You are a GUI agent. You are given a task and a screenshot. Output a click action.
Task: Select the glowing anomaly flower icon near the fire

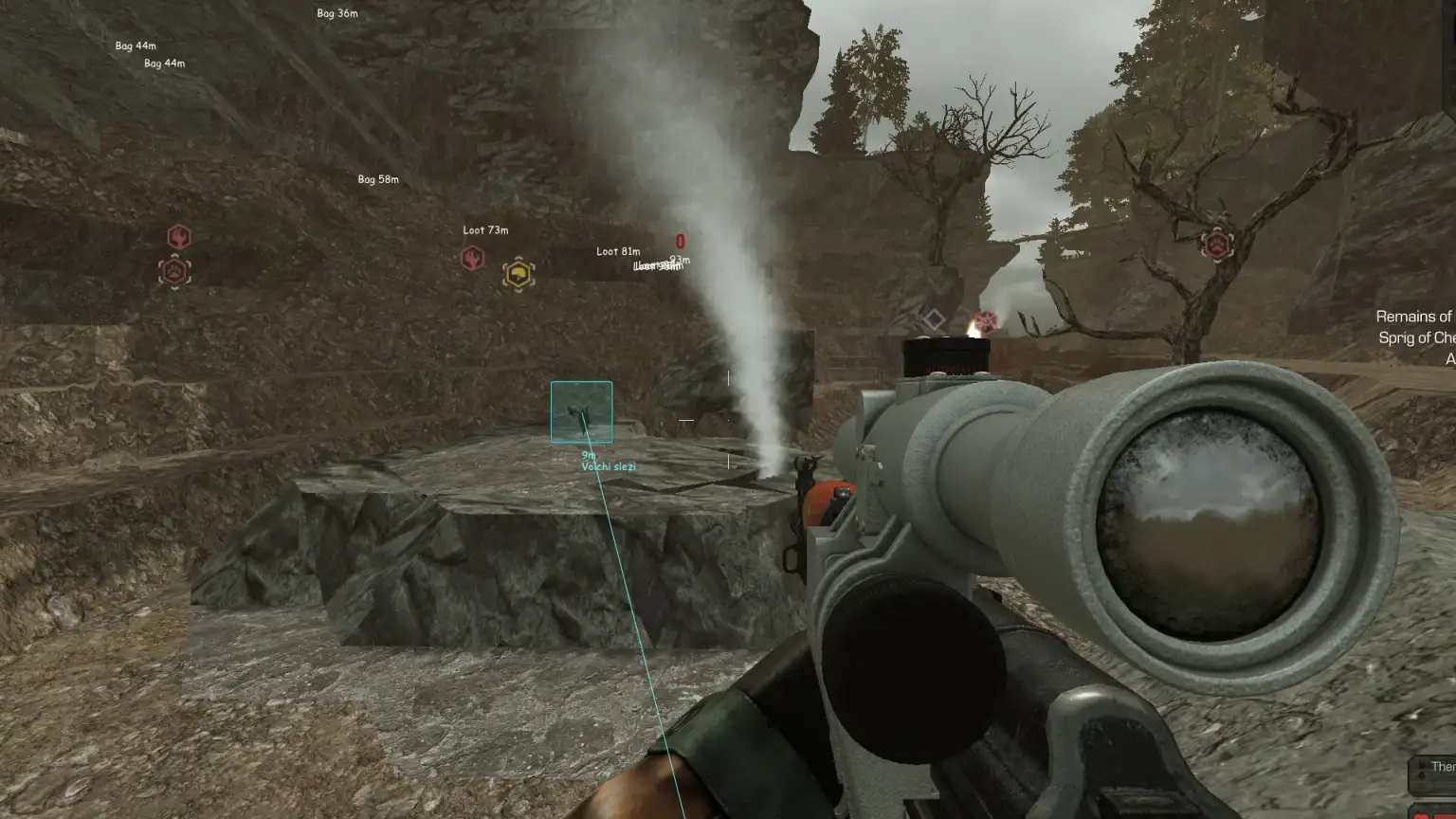click(x=987, y=320)
